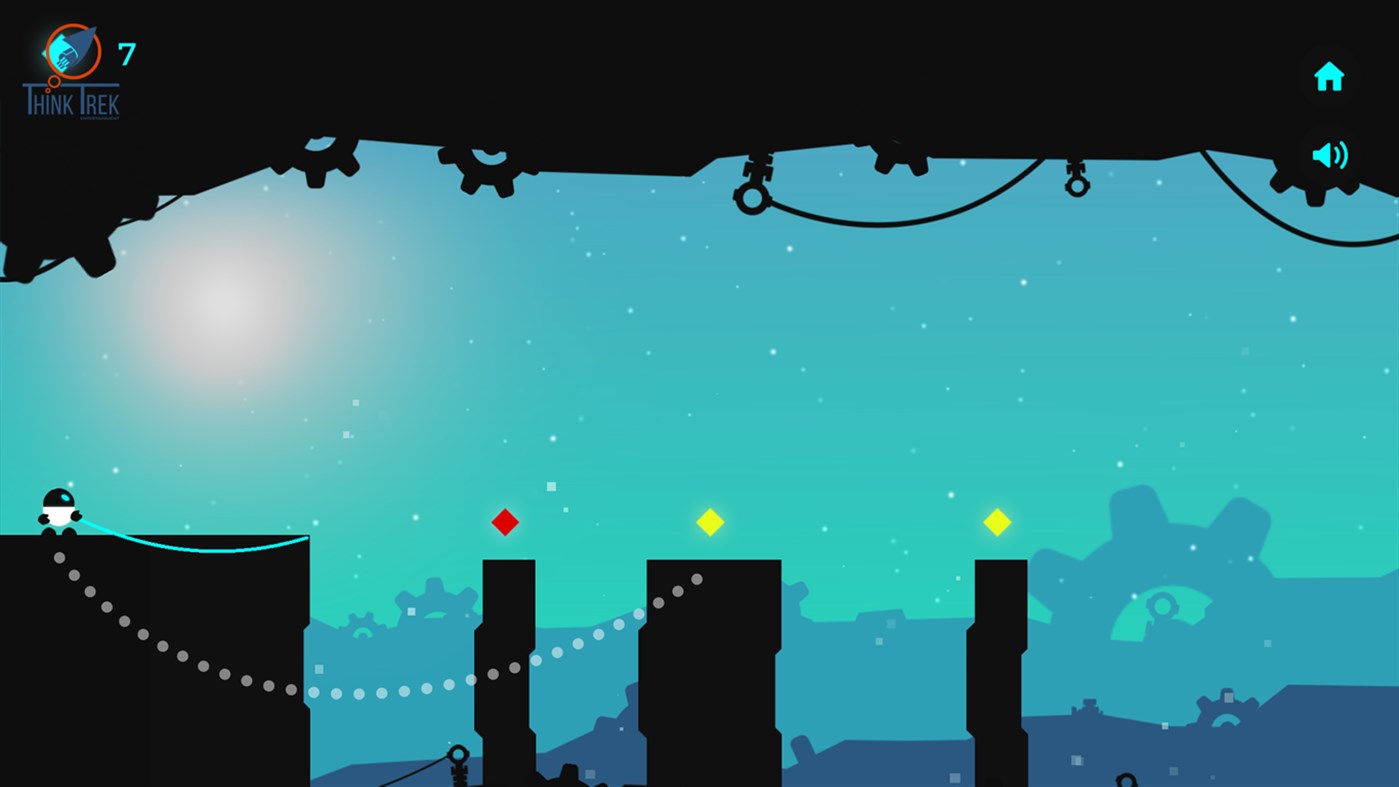1399x787 pixels.
Task: Select the white robot character on the ledge
Action: (60, 507)
